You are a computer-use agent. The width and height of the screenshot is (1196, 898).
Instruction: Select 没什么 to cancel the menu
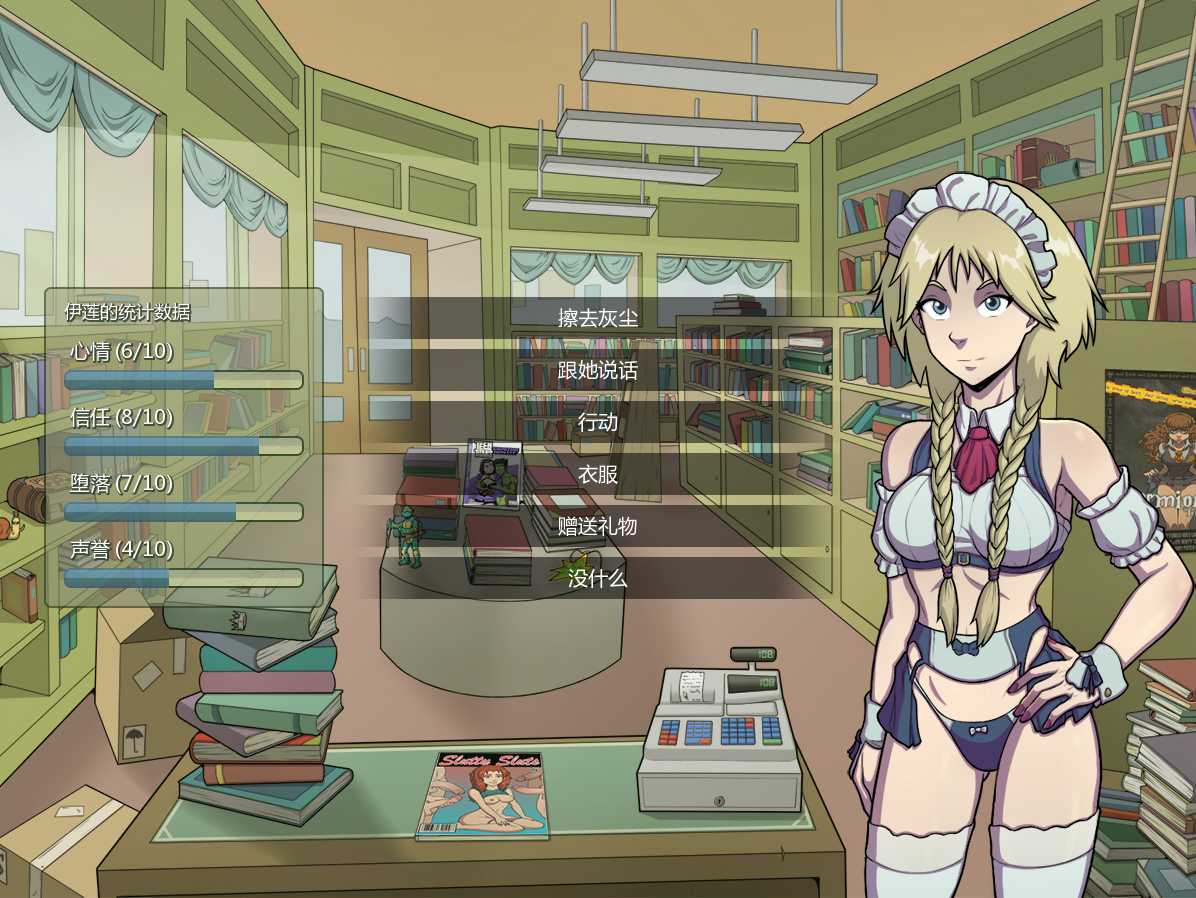pos(597,578)
